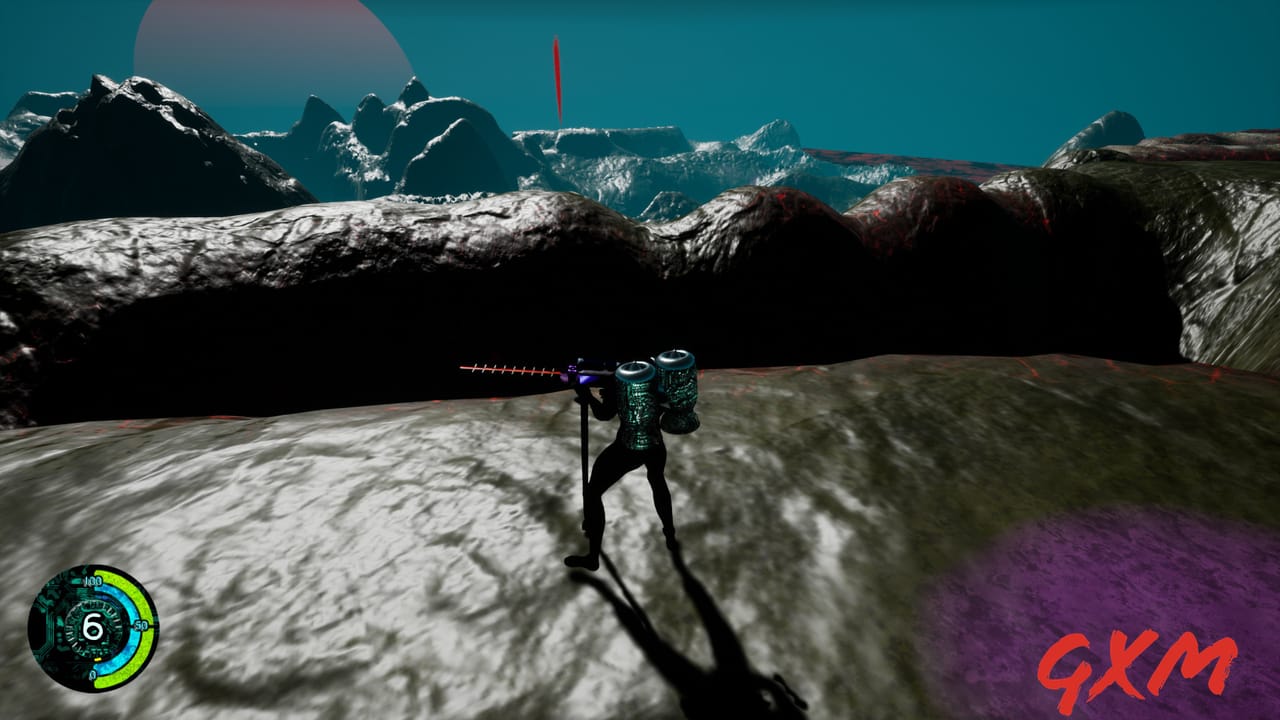The height and width of the screenshot is (720, 1280).
Task: Click the 100 marker on the gauge
Action: [94, 581]
